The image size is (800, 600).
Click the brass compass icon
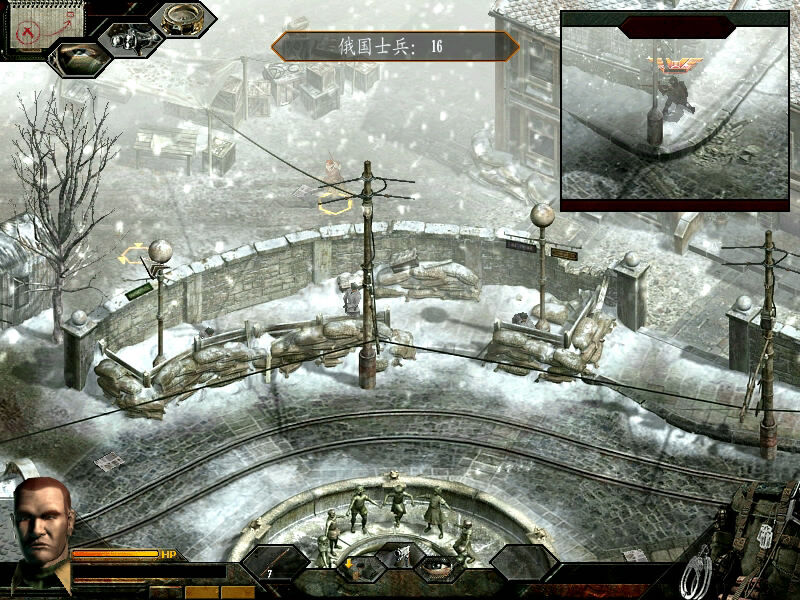[x=182, y=17]
